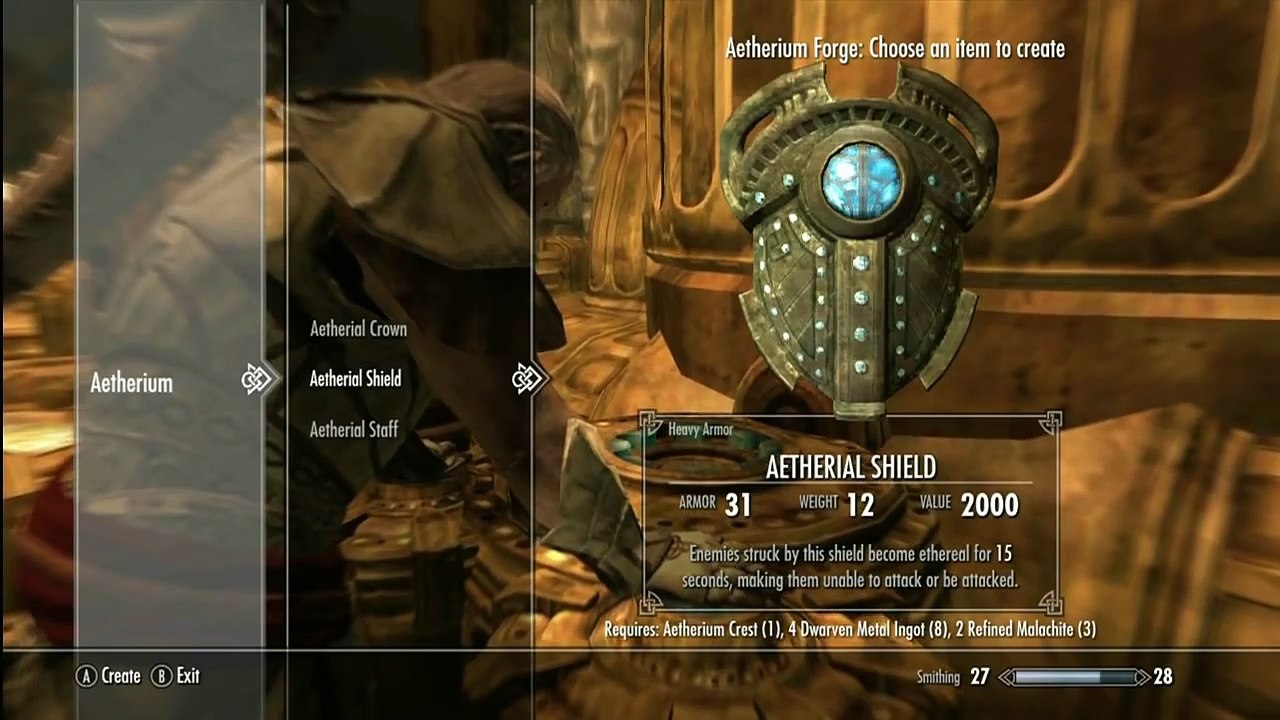Choose Aetherial Crown from the list
Screen dimensions: 1280x720
click(358, 329)
